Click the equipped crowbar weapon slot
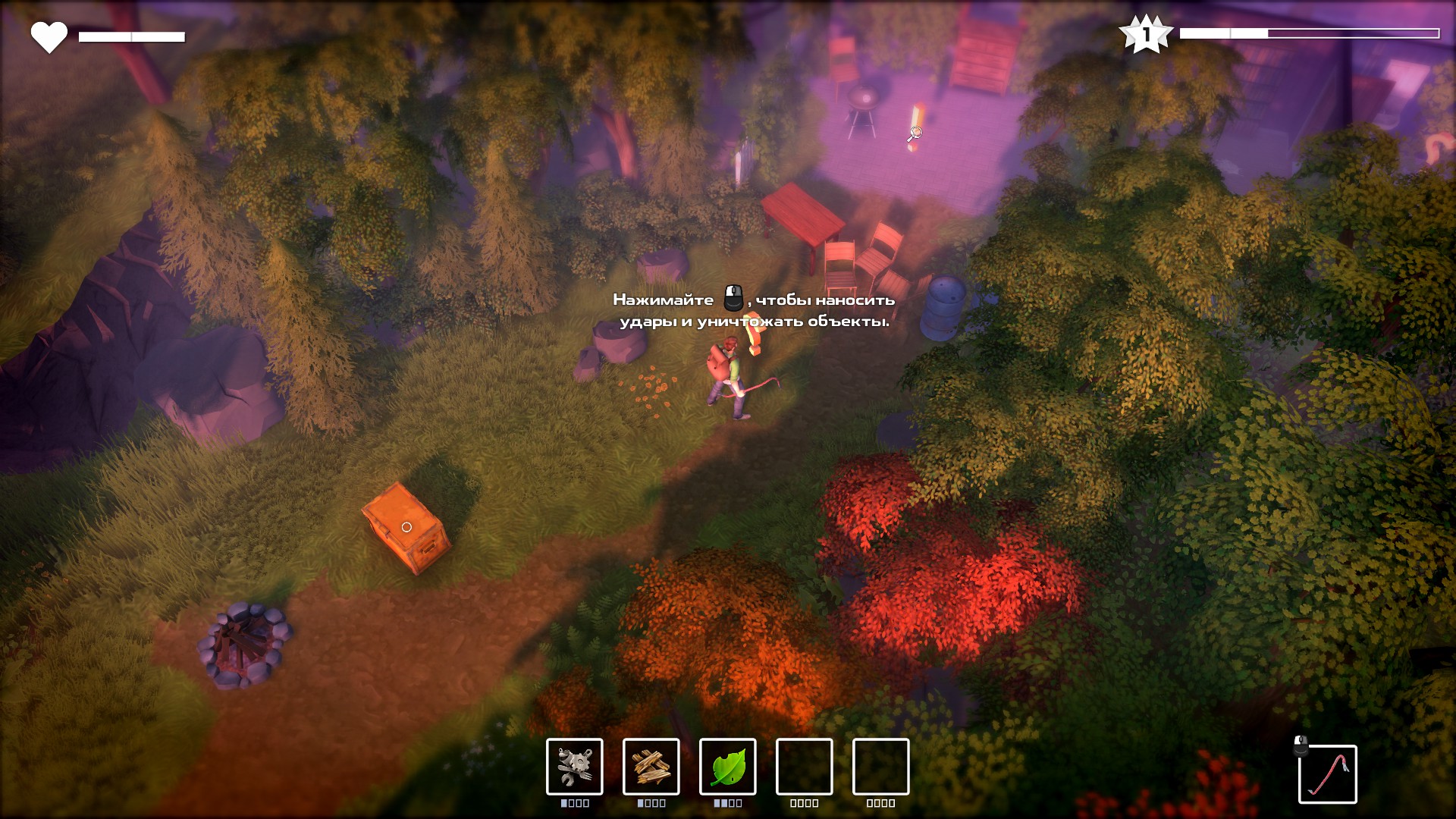 (x=1327, y=773)
